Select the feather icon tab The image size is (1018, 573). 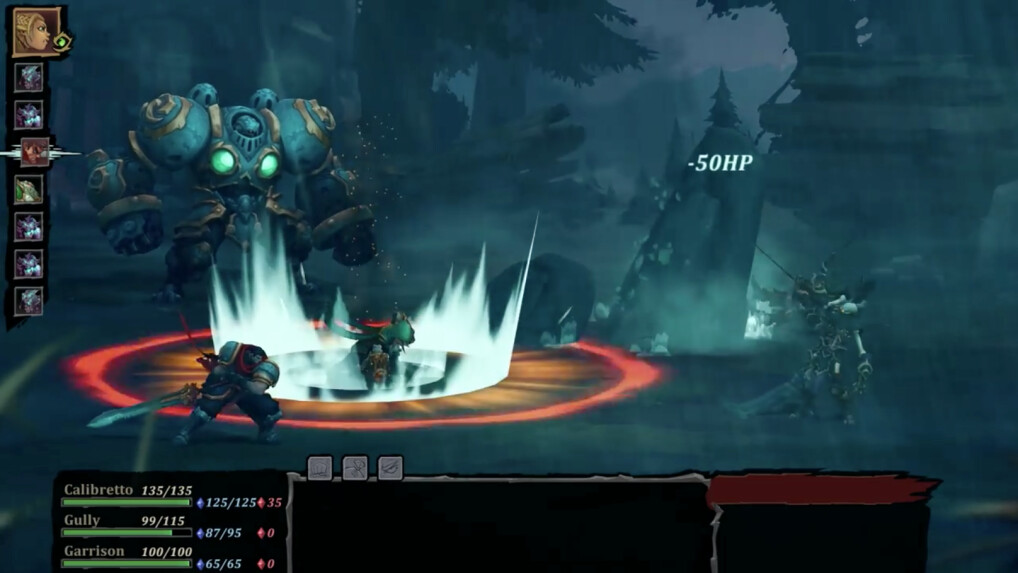(x=390, y=467)
